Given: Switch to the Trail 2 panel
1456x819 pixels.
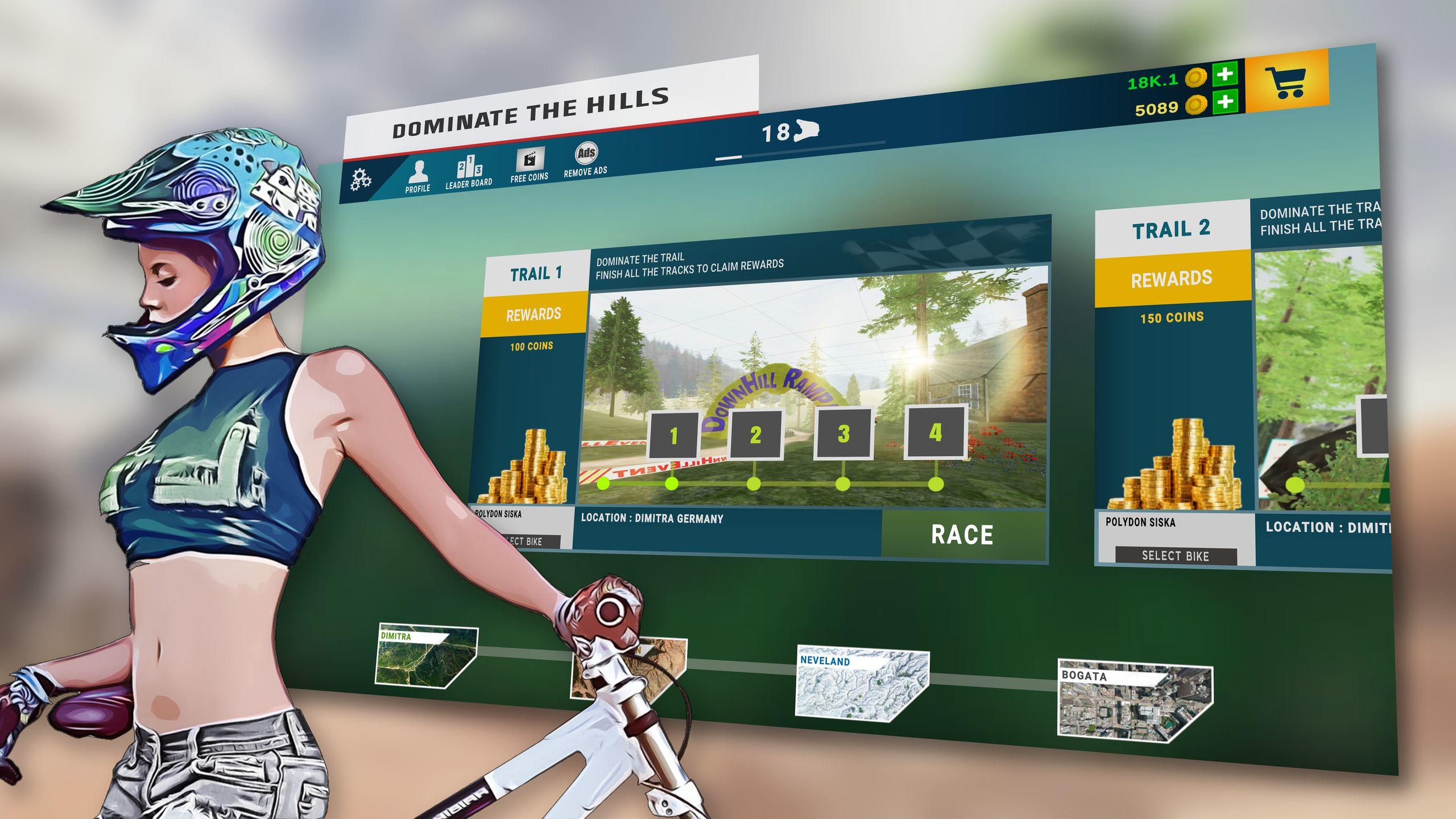Looking at the screenshot, I should (x=1172, y=229).
